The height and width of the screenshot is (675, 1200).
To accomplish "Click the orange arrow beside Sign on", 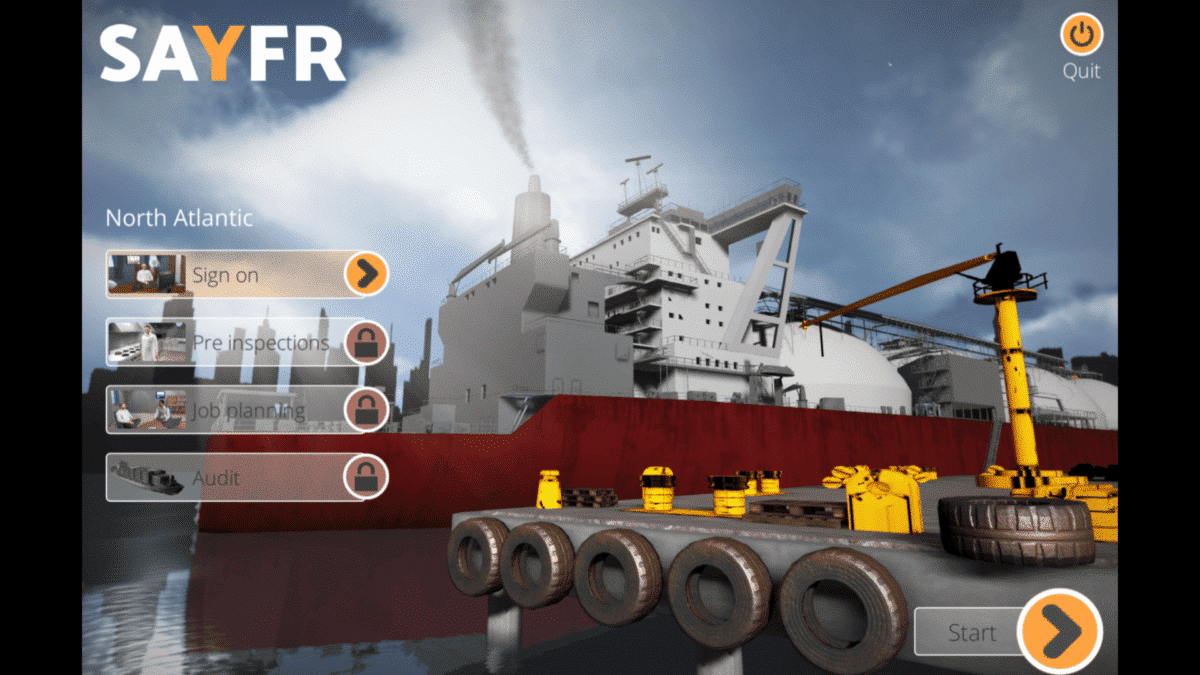I will (366, 274).
